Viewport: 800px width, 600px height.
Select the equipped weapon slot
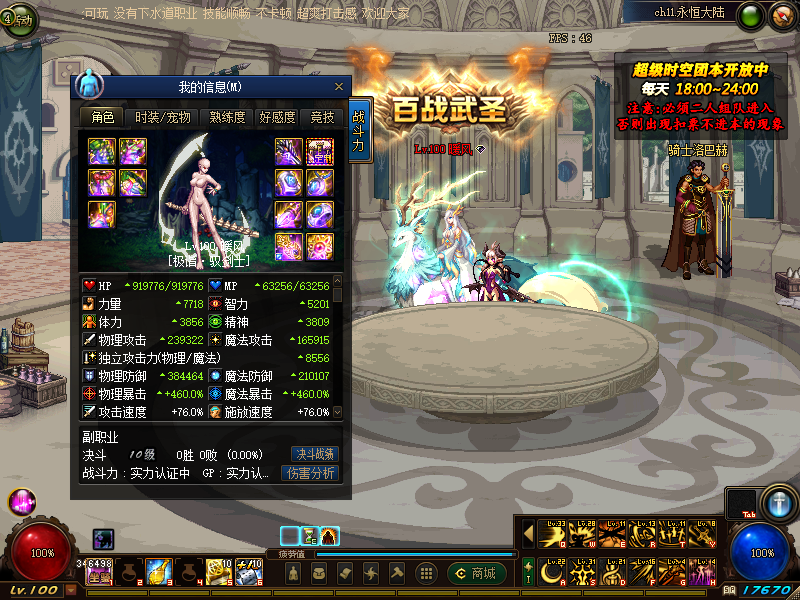pos(289,151)
